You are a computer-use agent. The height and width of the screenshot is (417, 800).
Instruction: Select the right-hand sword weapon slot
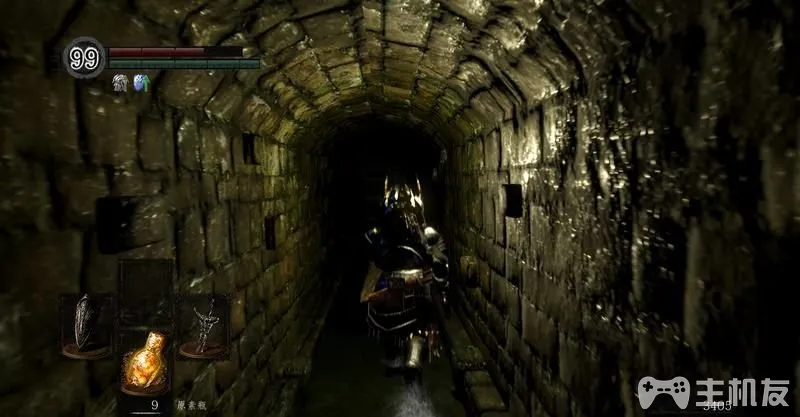pos(203,325)
